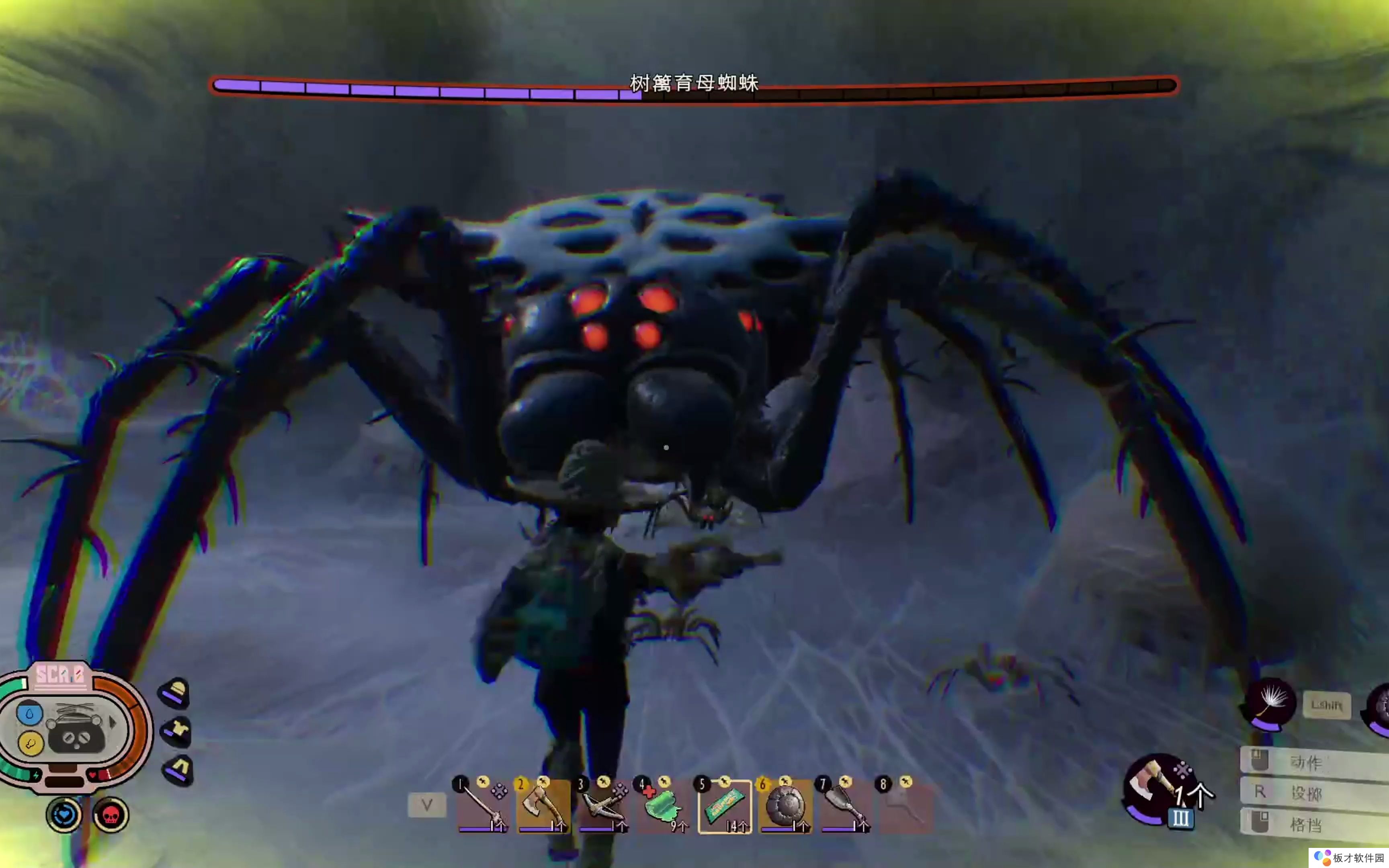Viewport: 1389px width, 868px height.
Task: Use the green healing bandage stack
Action: pyautogui.click(x=664, y=806)
